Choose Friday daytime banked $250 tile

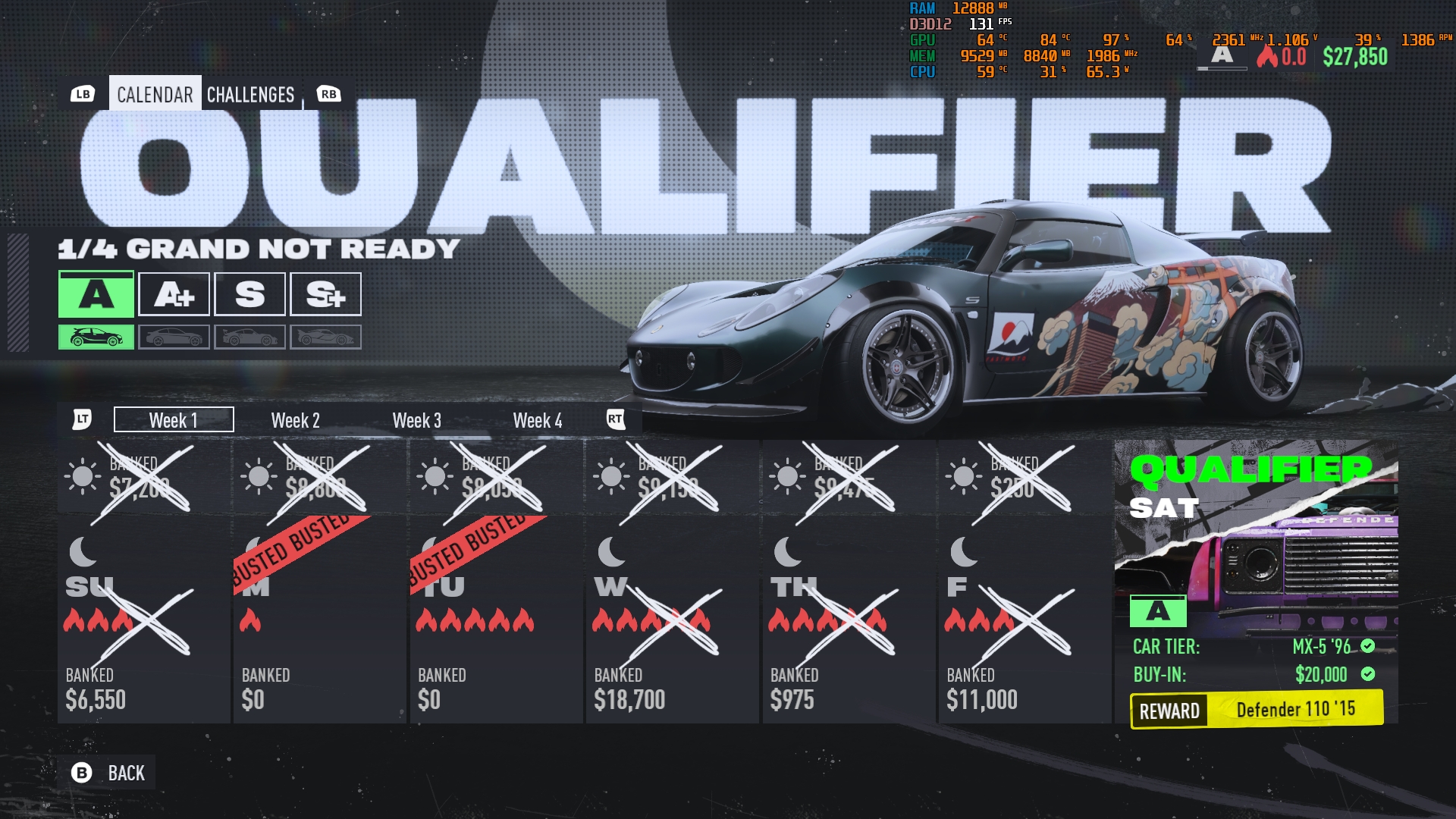(1024, 478)
